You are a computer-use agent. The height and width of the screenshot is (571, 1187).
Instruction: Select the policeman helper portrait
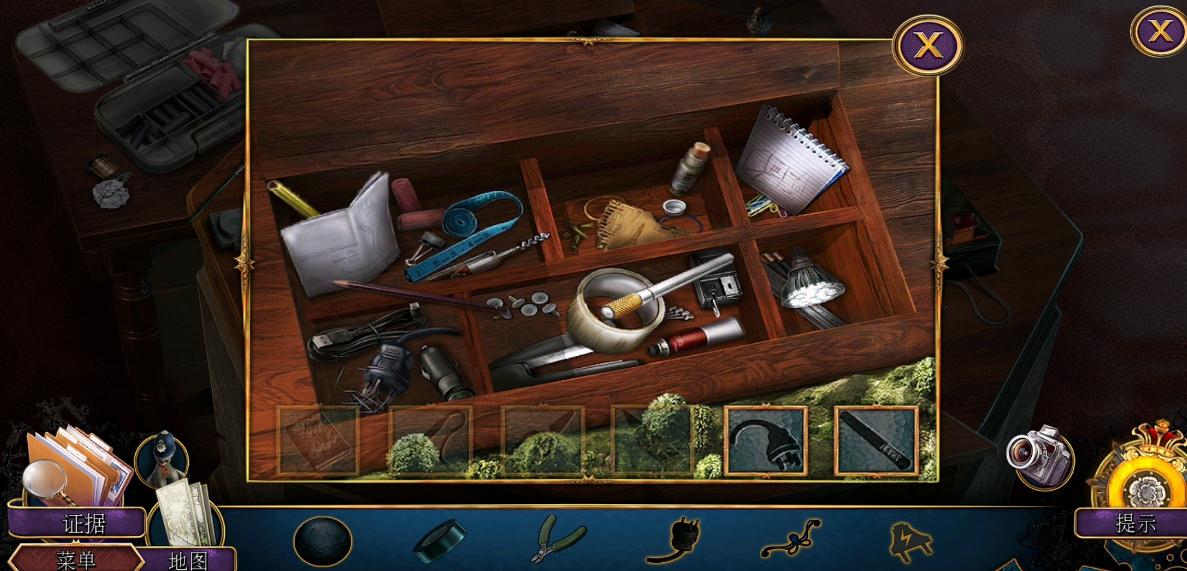click(157, 459)
